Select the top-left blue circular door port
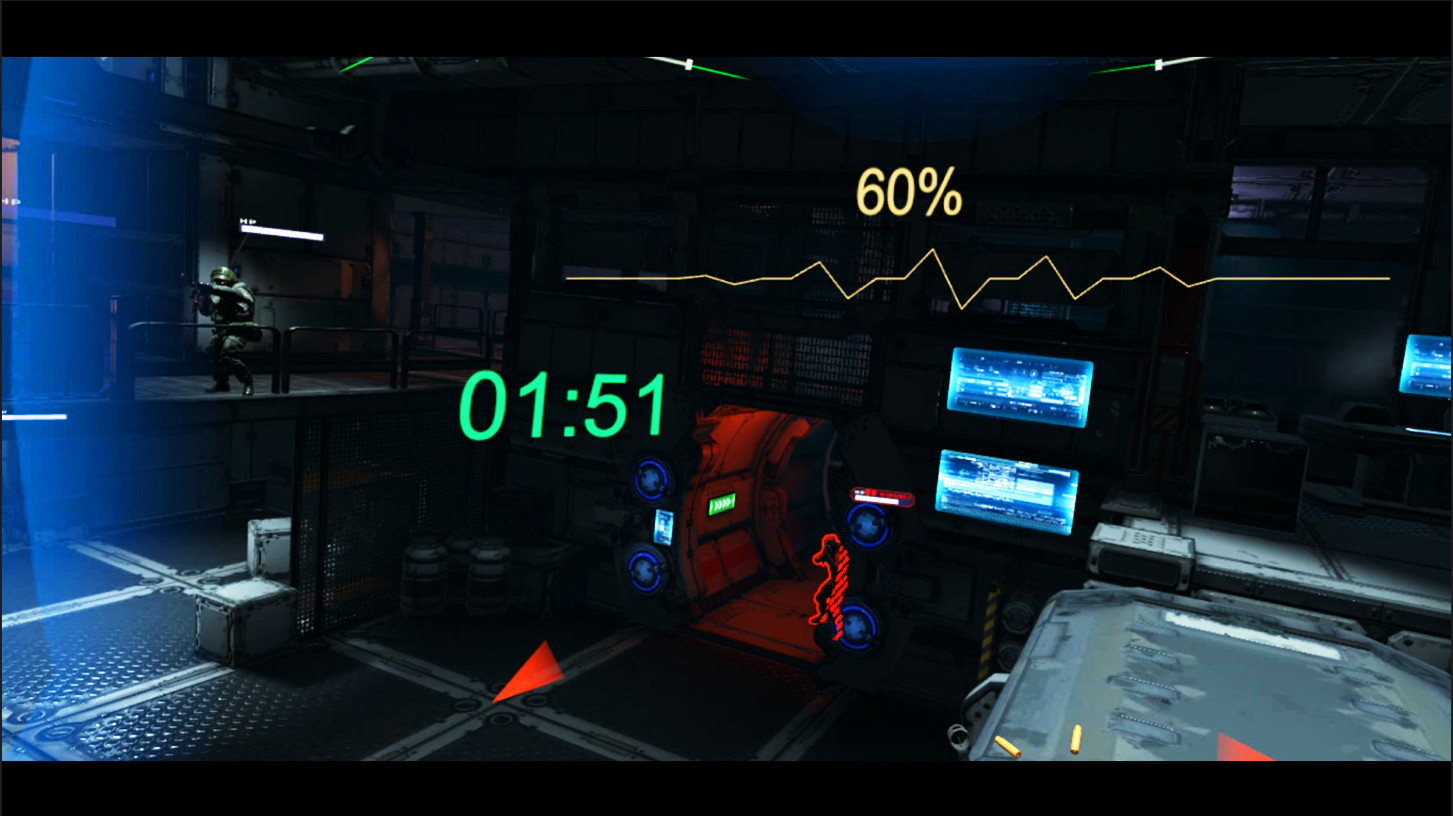This screenshot has width=1453, height=816. (x=650, y=482)
